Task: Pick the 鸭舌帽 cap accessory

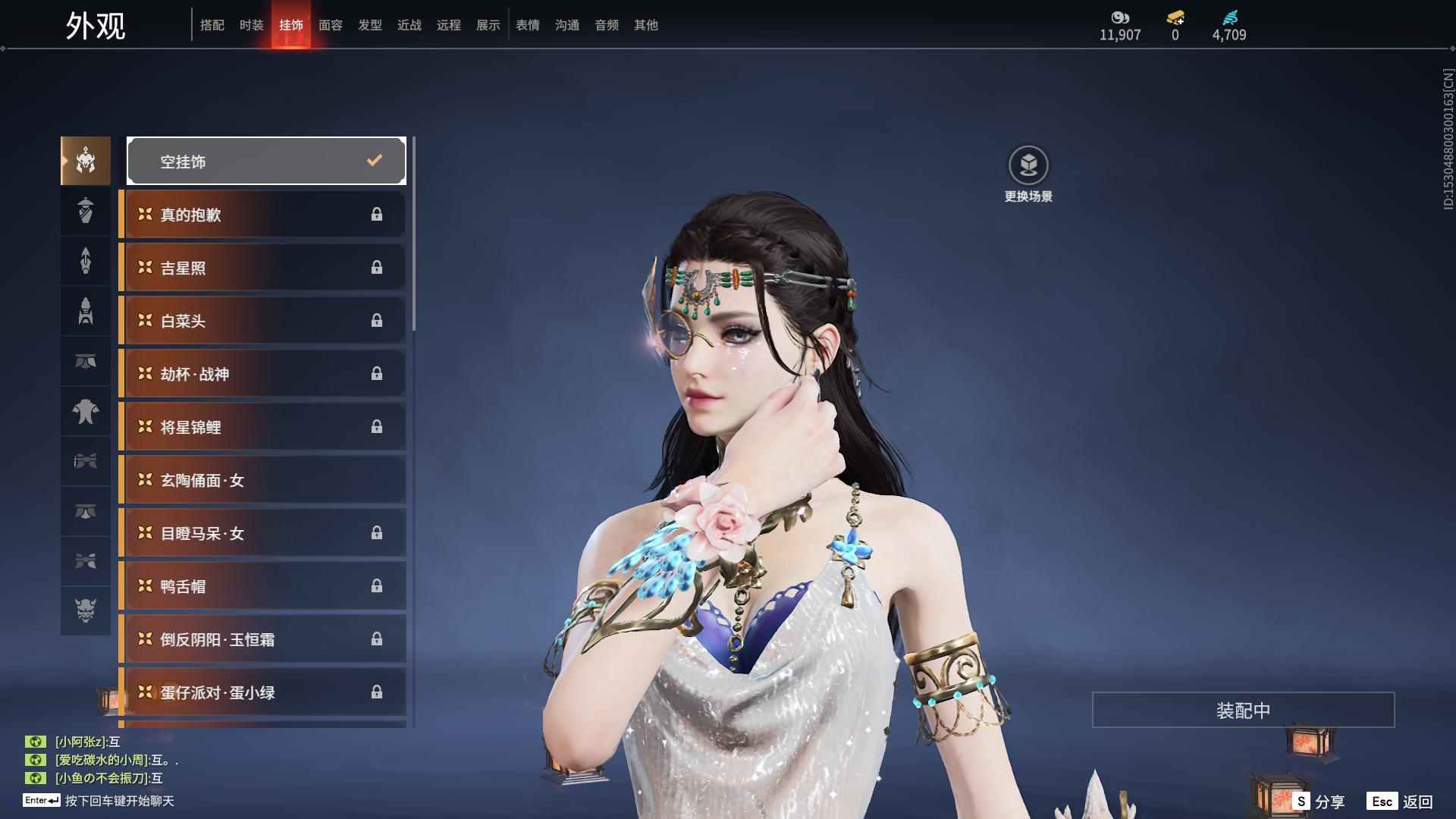Action: pos(262,586)
